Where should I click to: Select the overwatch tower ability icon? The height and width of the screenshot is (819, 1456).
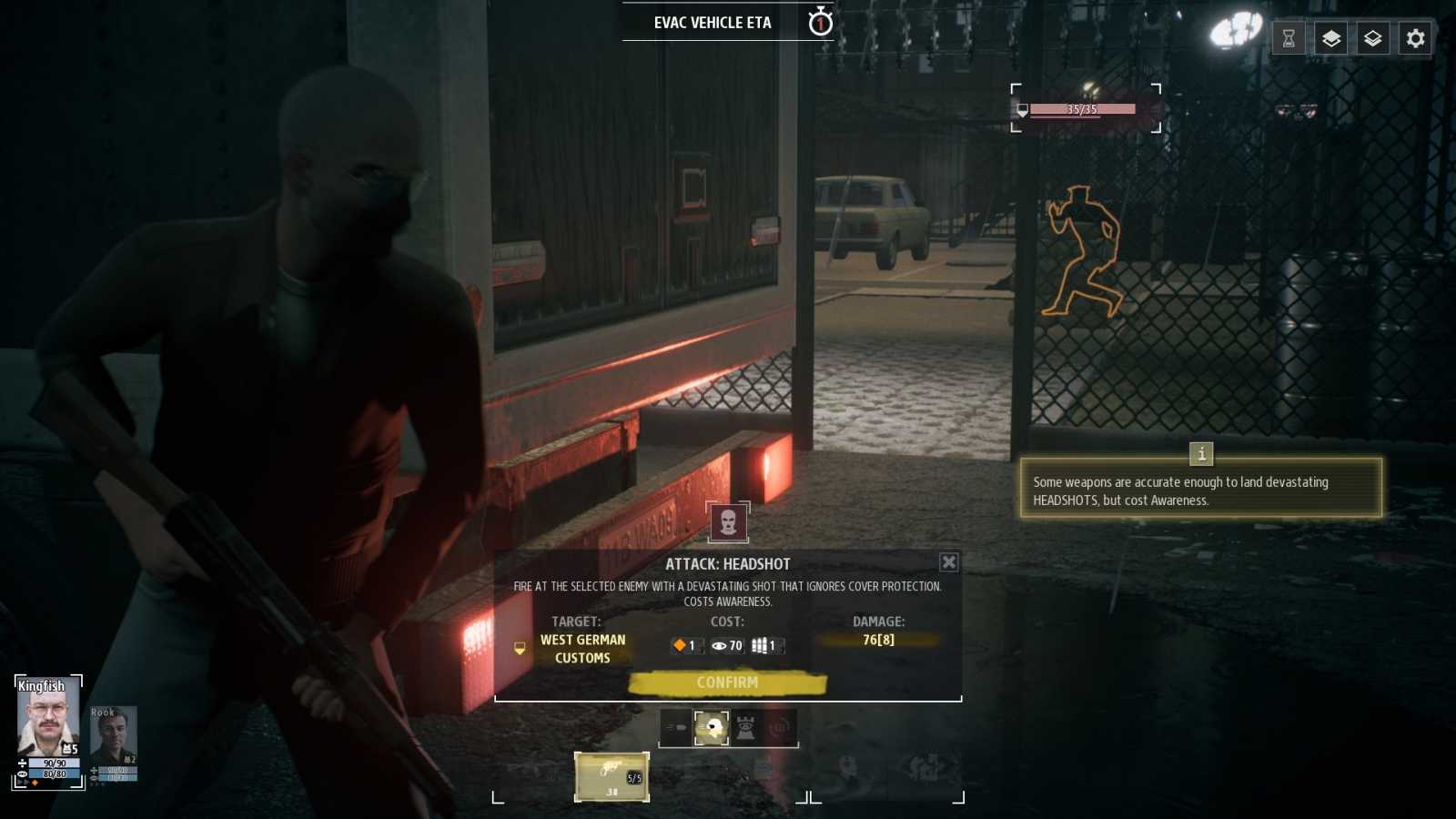(745, 727)
